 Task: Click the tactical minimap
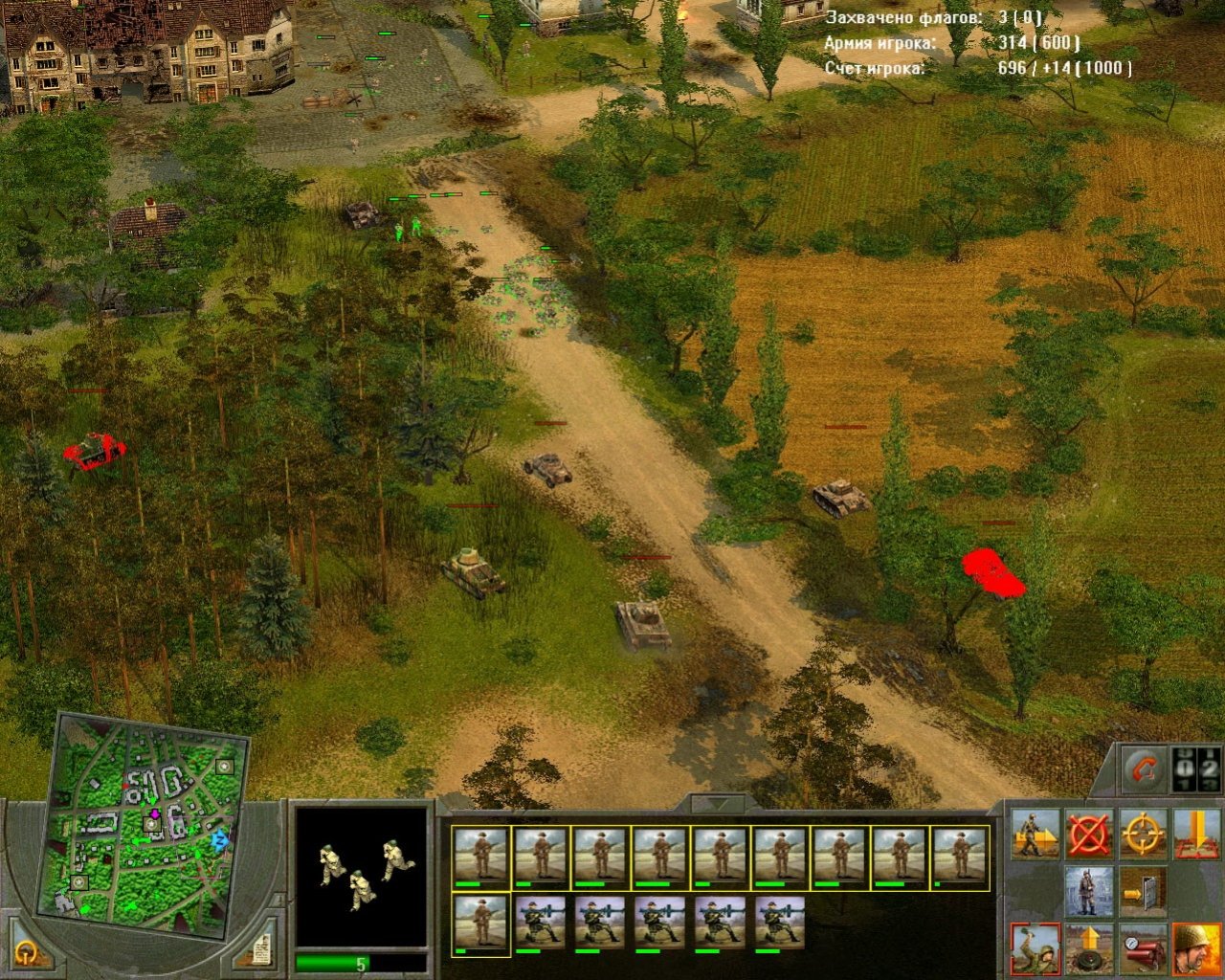point(144,825)
